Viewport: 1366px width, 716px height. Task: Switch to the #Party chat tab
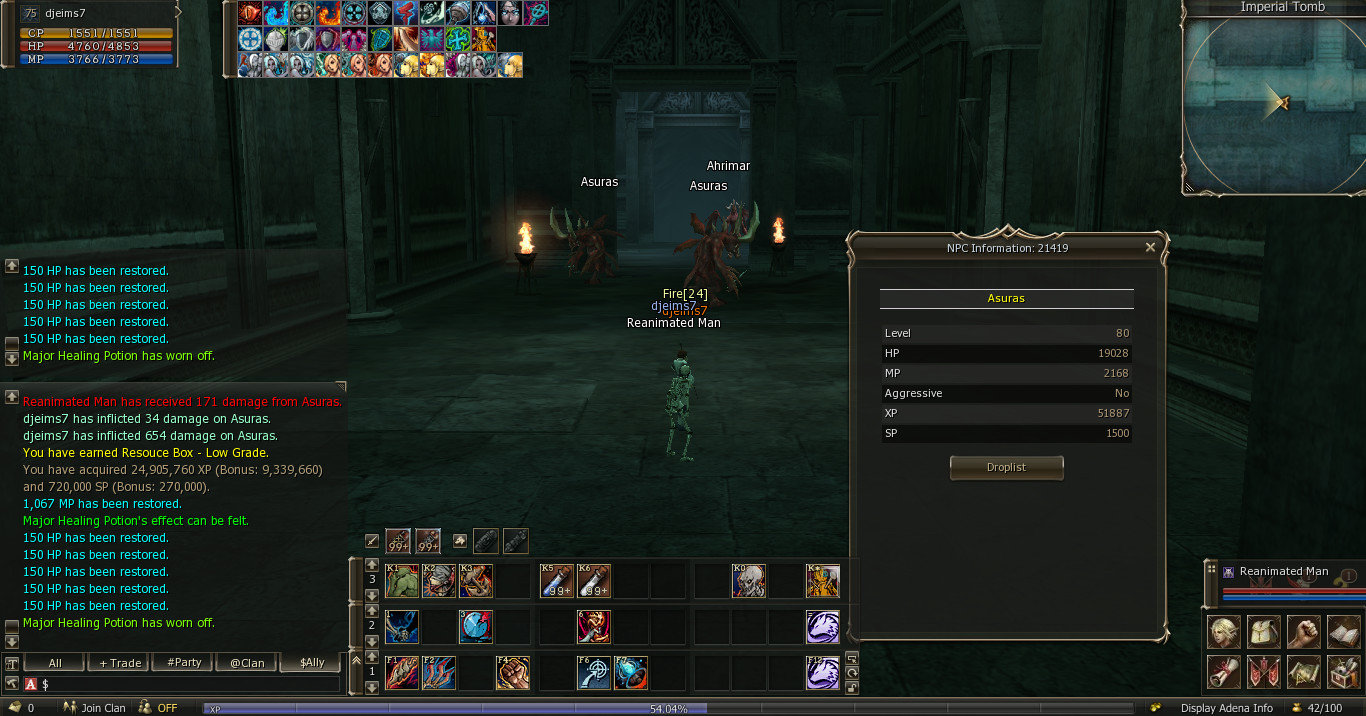coord(184,663)
